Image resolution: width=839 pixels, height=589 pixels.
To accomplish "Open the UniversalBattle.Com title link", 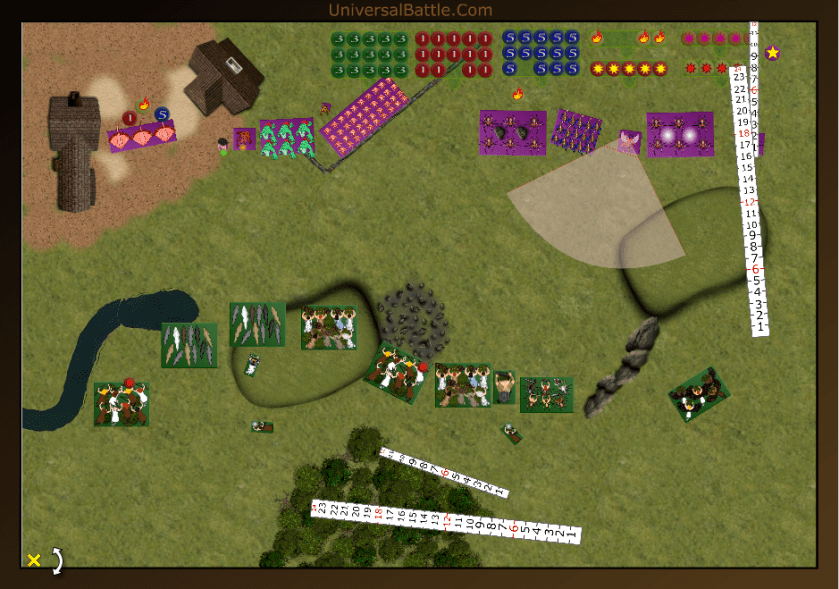I will coord(410,10).
